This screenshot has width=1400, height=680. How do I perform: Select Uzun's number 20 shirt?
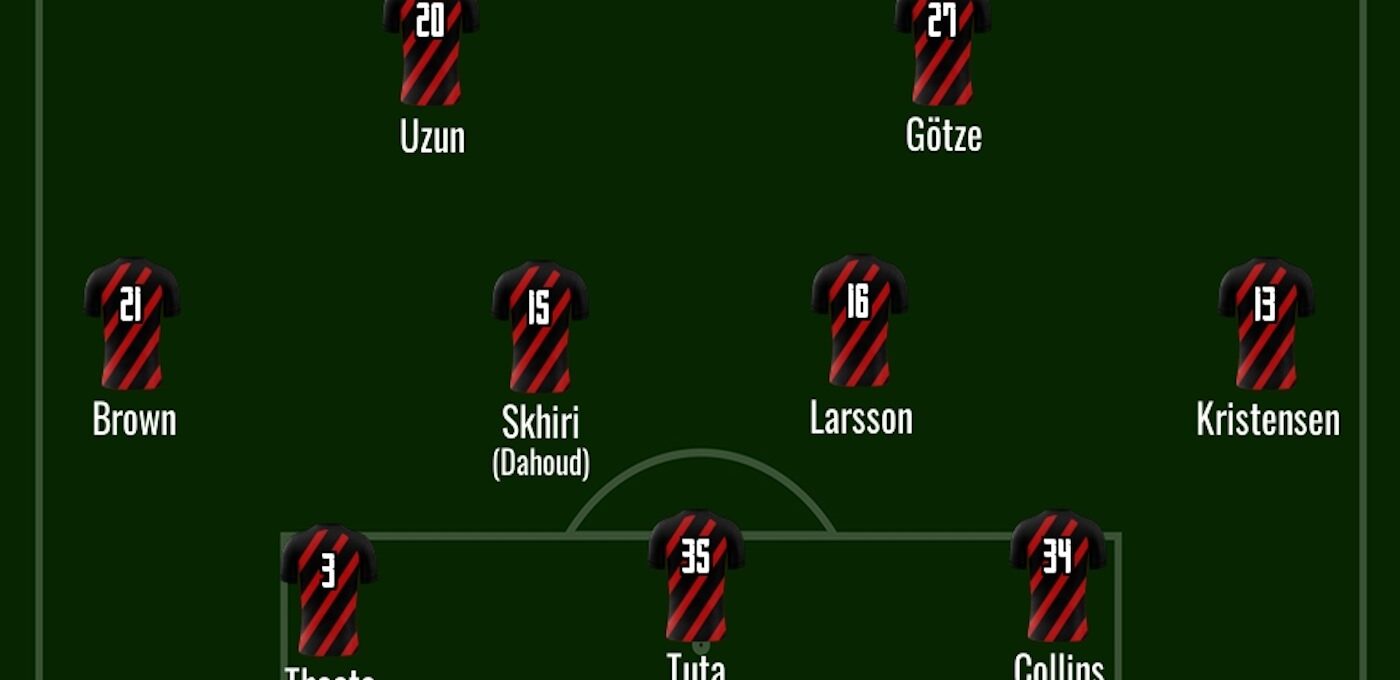pyautogui.click(x=431, y=50)
